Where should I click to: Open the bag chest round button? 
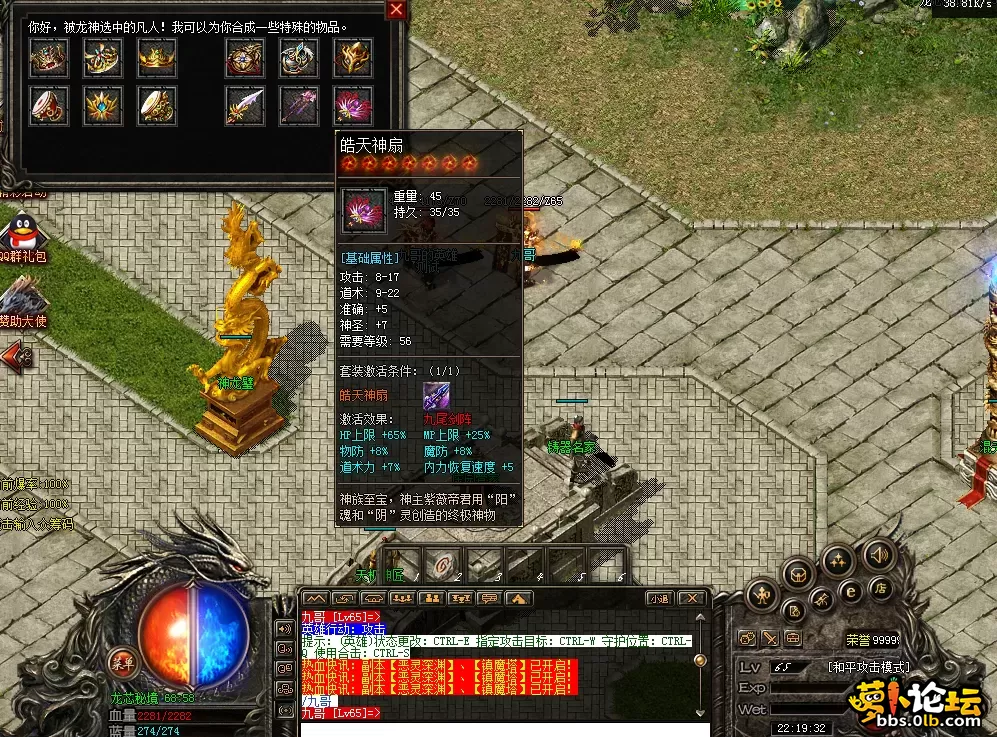(797, 574)
